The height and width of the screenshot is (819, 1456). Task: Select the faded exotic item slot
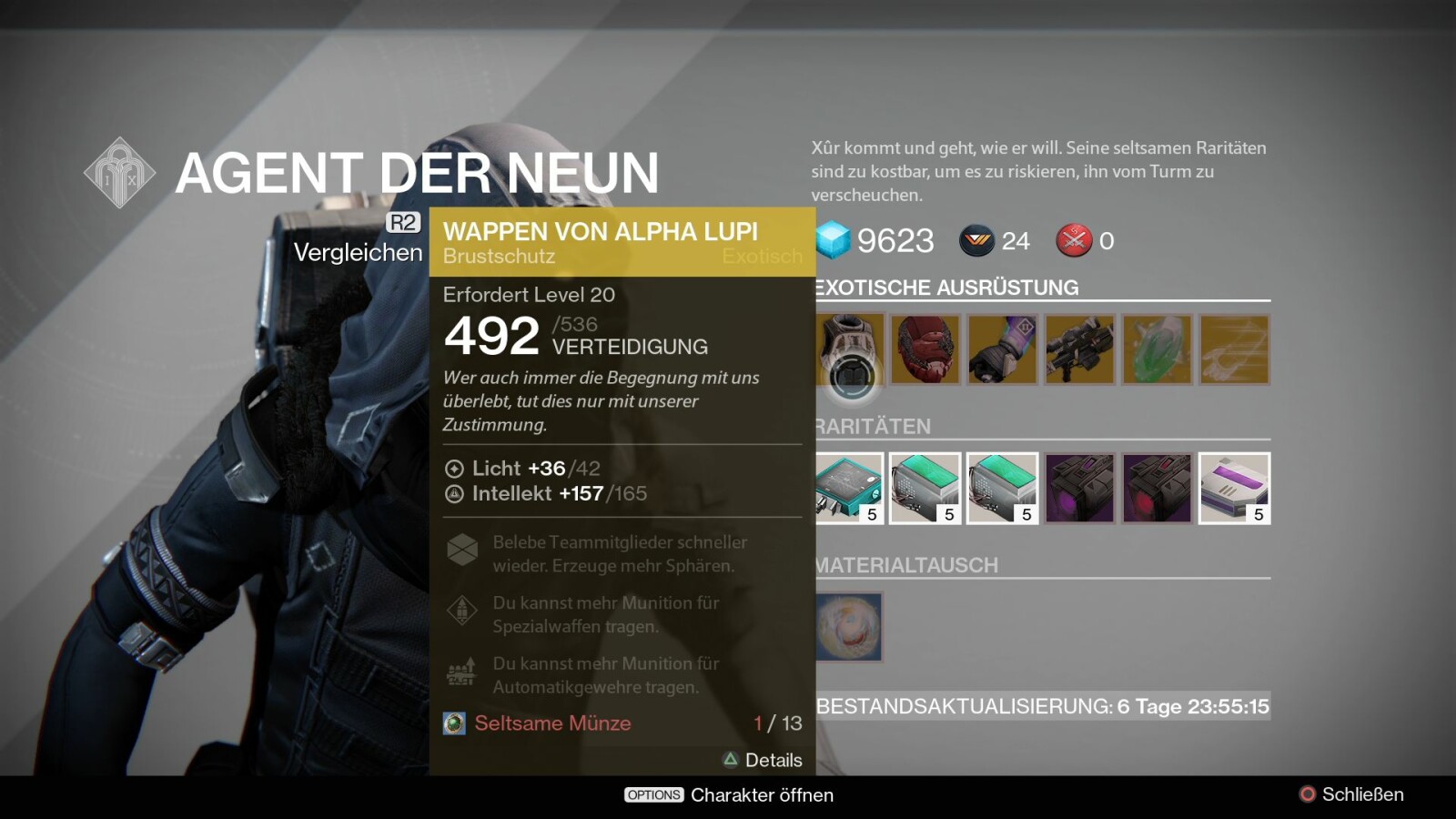[1235, 349]
